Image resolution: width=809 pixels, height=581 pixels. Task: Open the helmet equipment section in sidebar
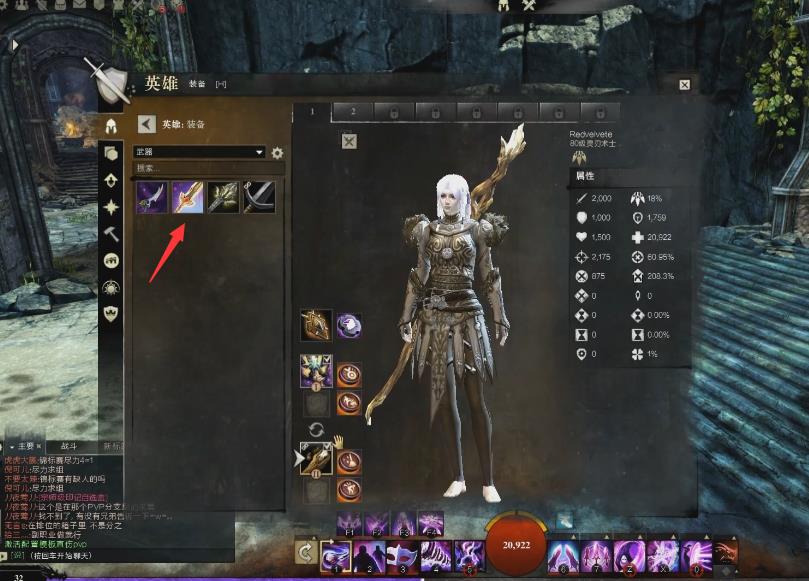coord(111,127)
